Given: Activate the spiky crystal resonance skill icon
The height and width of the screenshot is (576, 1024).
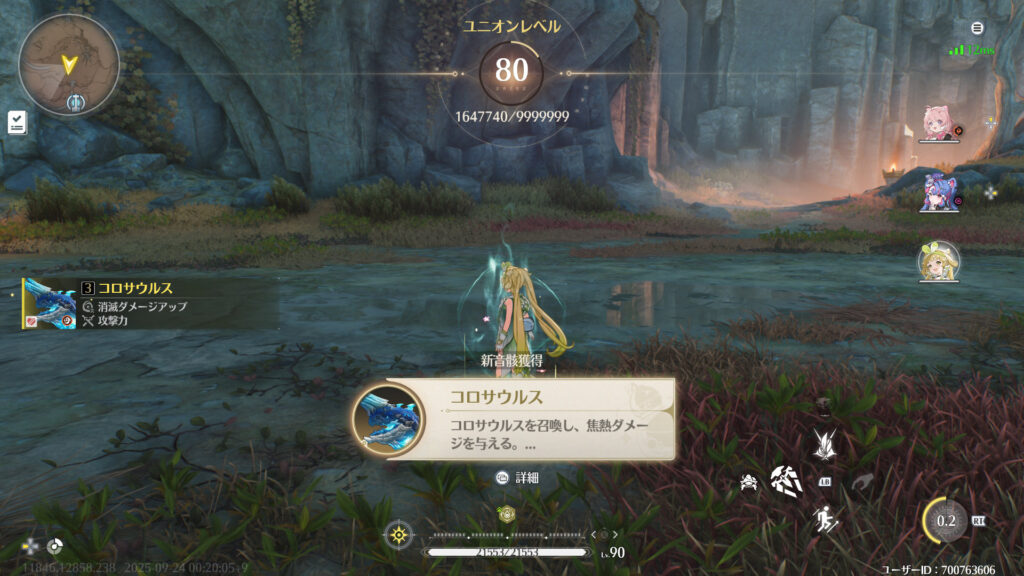Looking at the screenshot, I should point(825,442).
